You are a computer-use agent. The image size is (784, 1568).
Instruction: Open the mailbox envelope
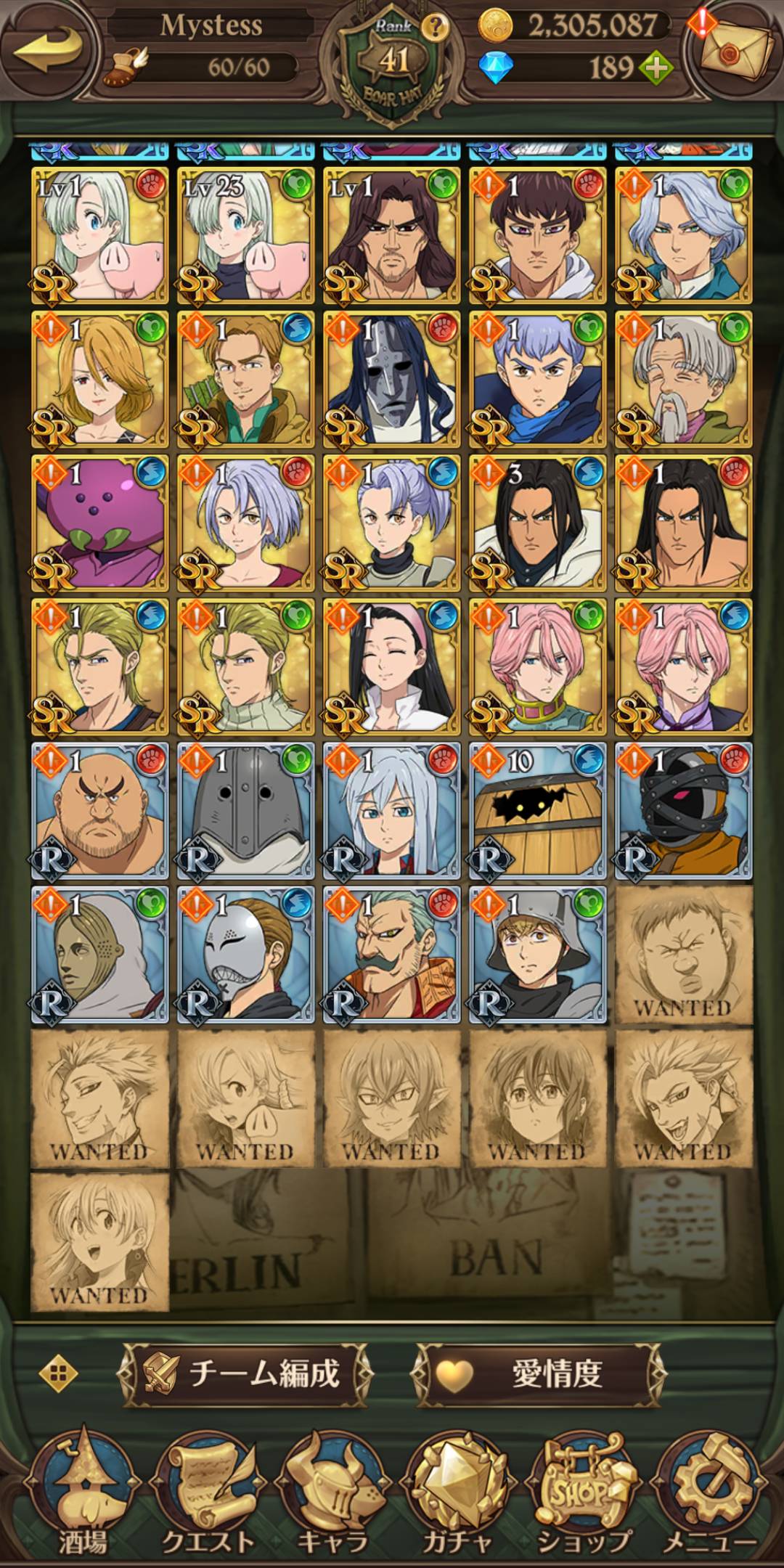735,49
